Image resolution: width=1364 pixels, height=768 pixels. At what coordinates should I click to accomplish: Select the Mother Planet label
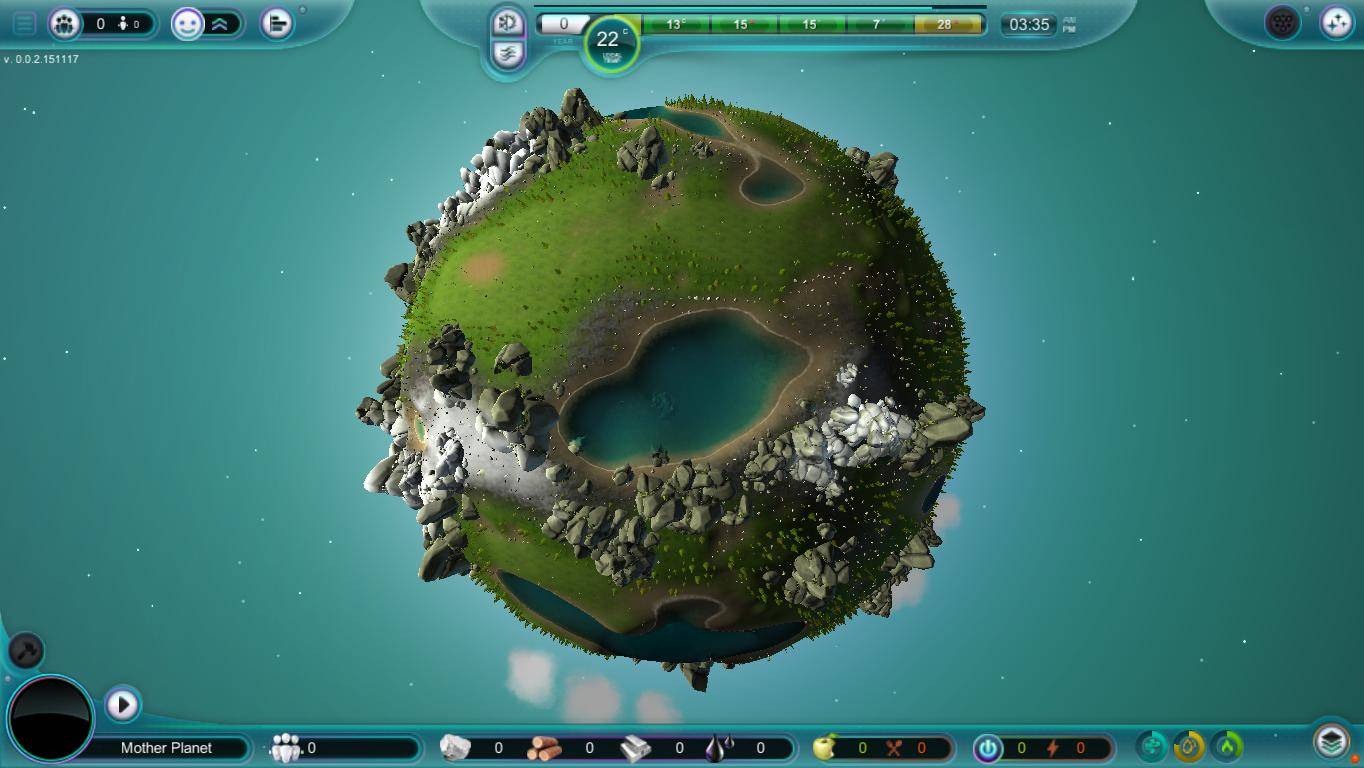(166, 748)
